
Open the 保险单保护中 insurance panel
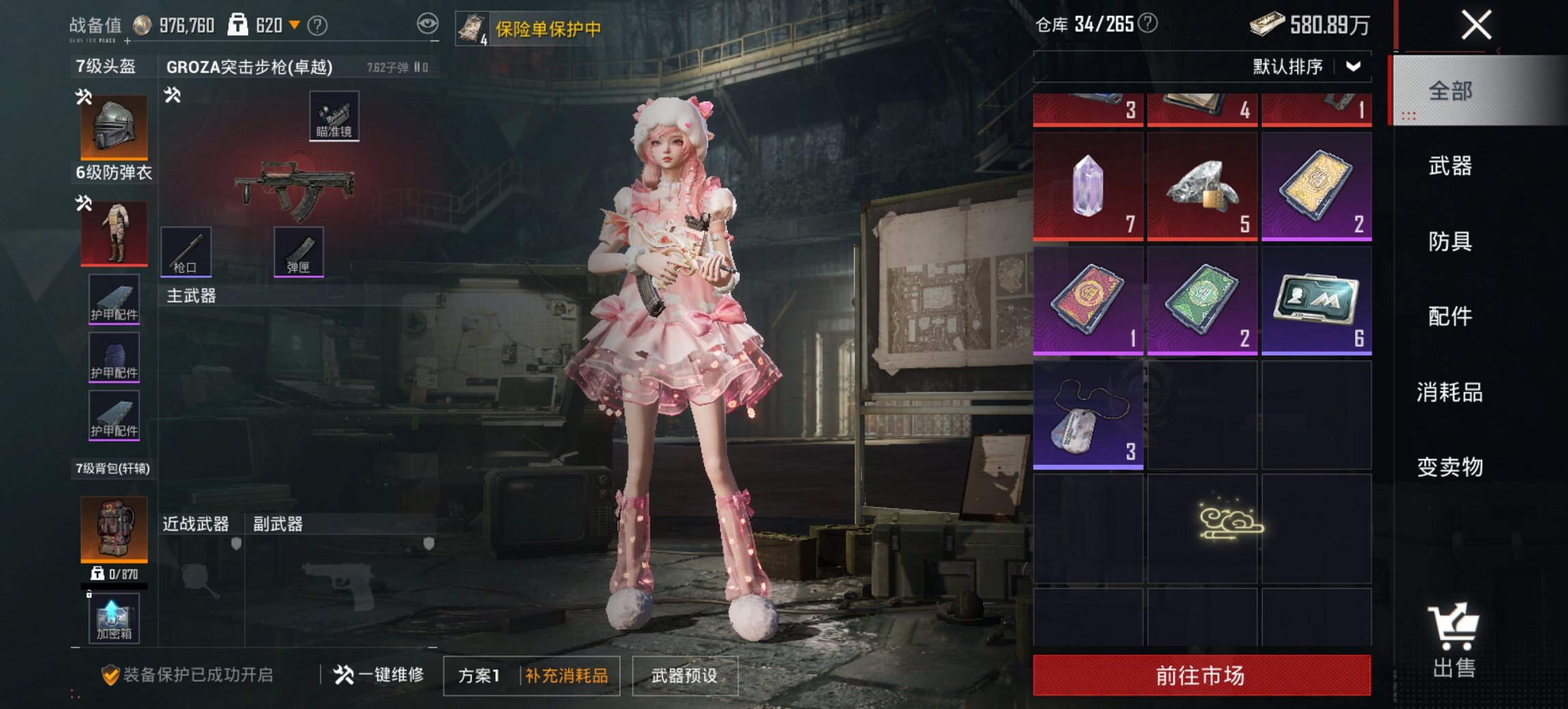coord(538,28)
